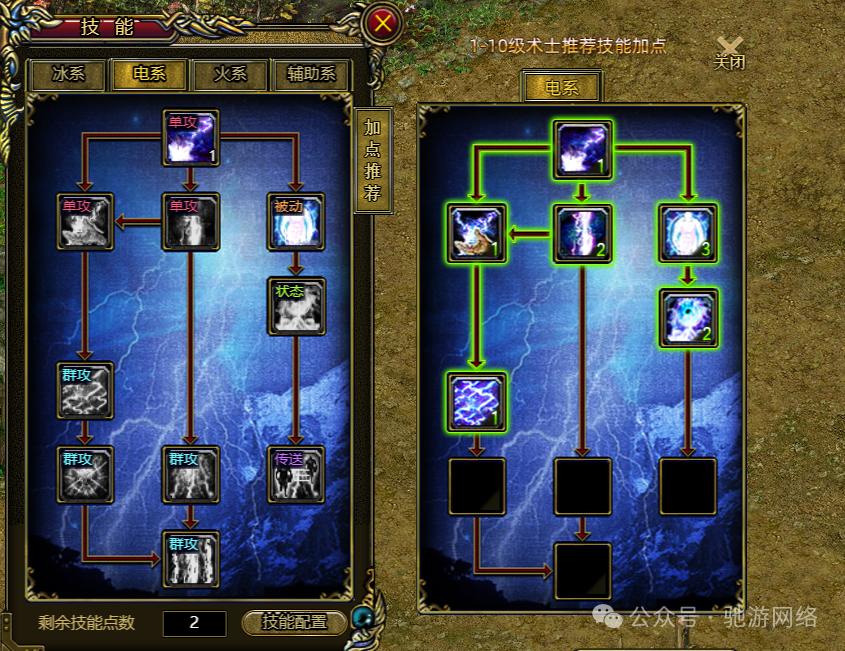Pick the 传送 teleport skill icon
Viewport: 845px width, 651px height.
295,473
